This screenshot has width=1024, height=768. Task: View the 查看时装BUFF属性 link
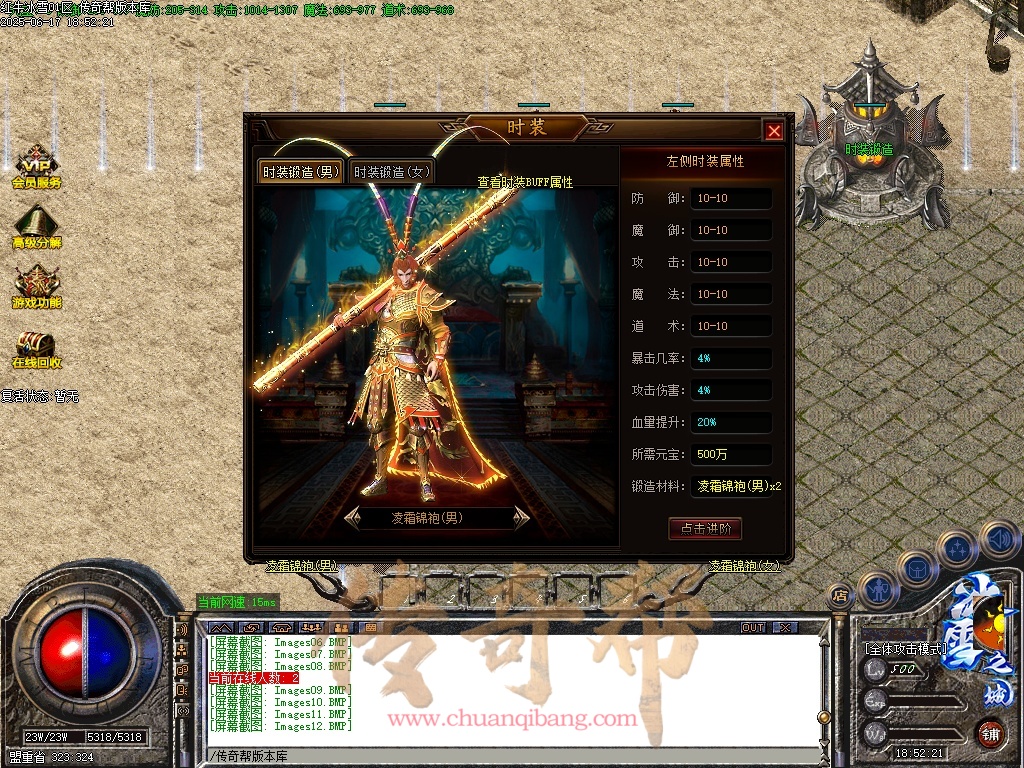click(525, 182)
